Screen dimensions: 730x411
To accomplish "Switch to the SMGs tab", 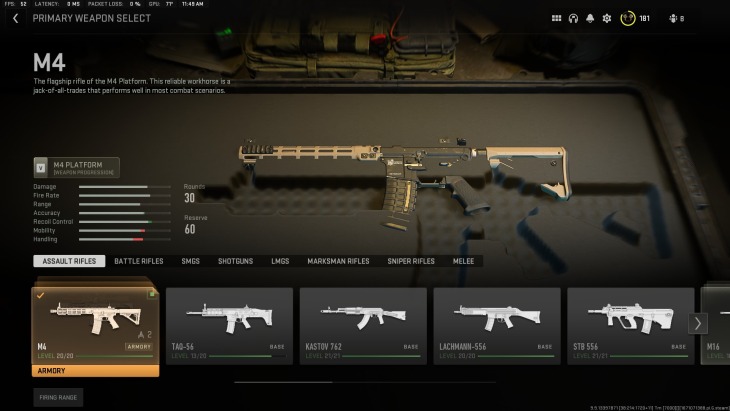I will point(190,261).
